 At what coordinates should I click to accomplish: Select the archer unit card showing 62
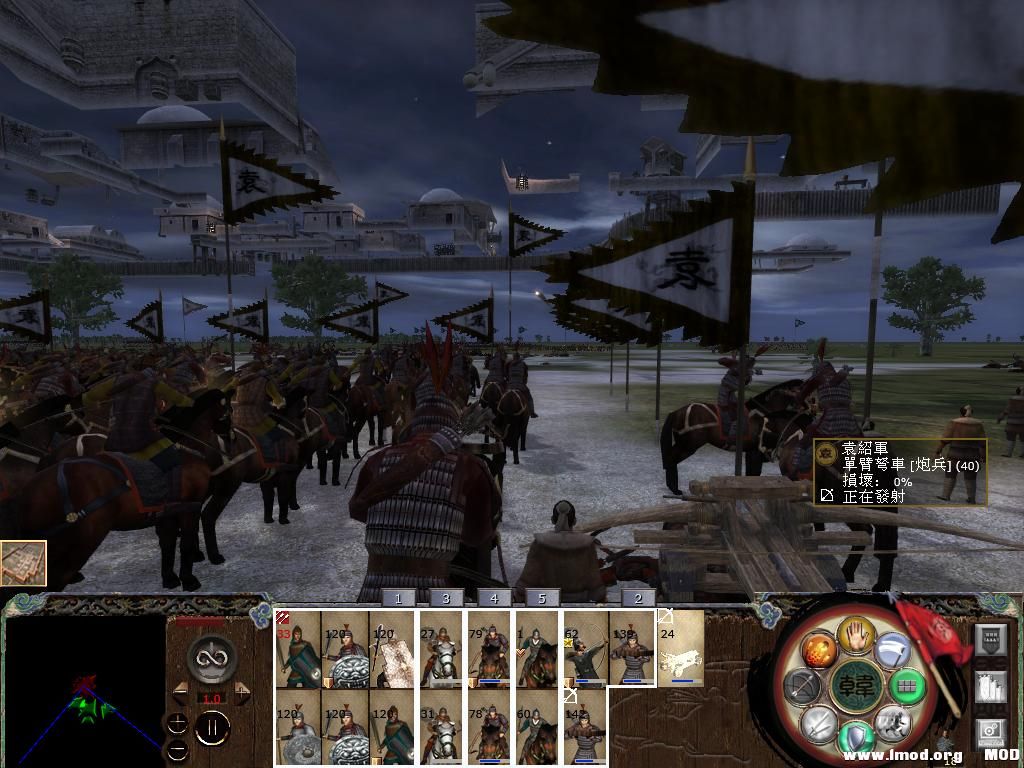point(584,648)
